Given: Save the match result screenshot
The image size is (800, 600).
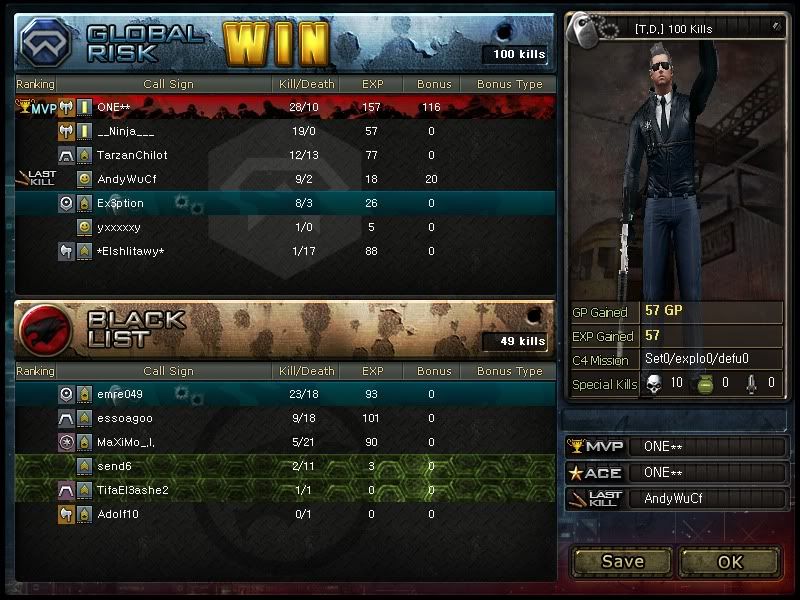Looking at the screenshot, I should coord(622,561).
